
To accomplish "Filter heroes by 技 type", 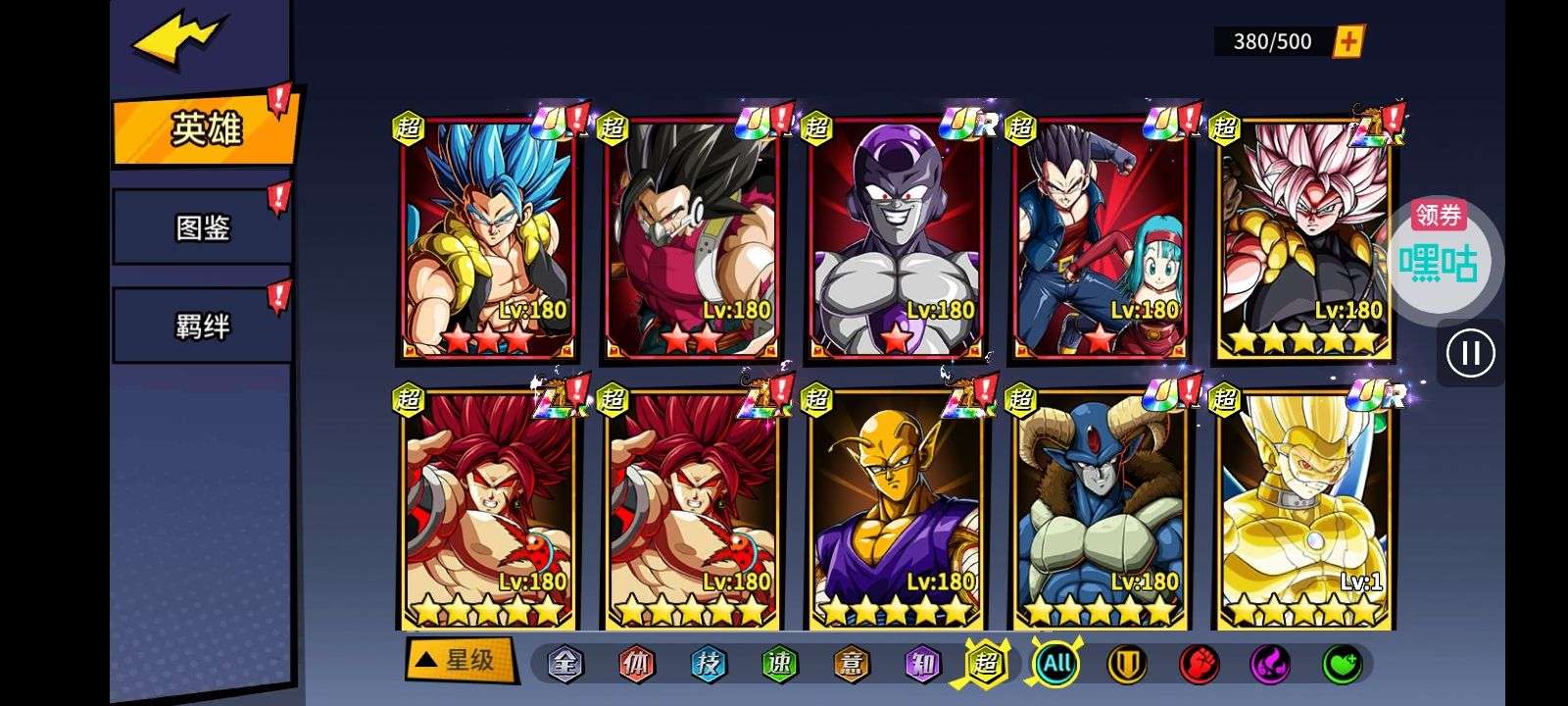I will 708,664.
